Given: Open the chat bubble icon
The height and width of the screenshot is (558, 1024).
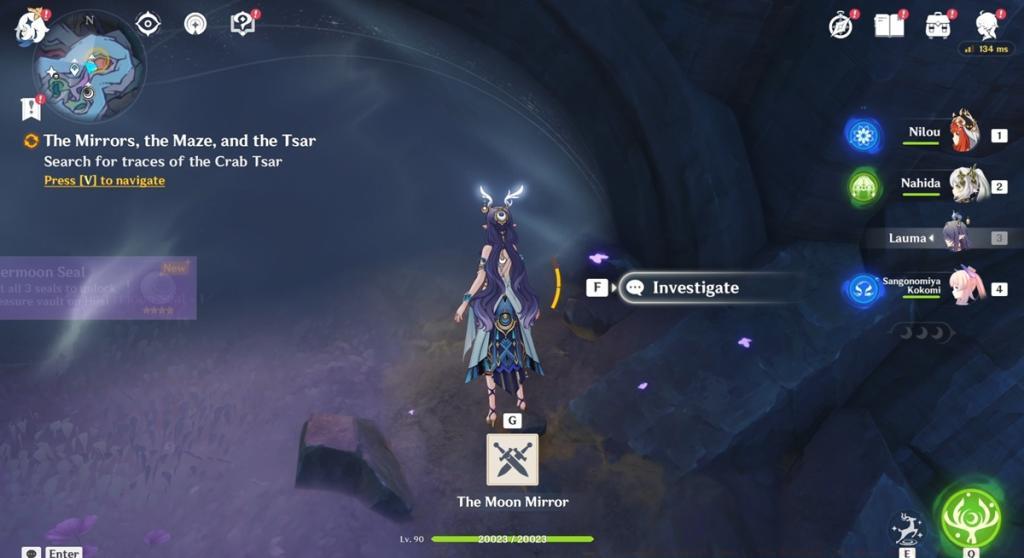Looking at the screenshot, I should 32,552.
